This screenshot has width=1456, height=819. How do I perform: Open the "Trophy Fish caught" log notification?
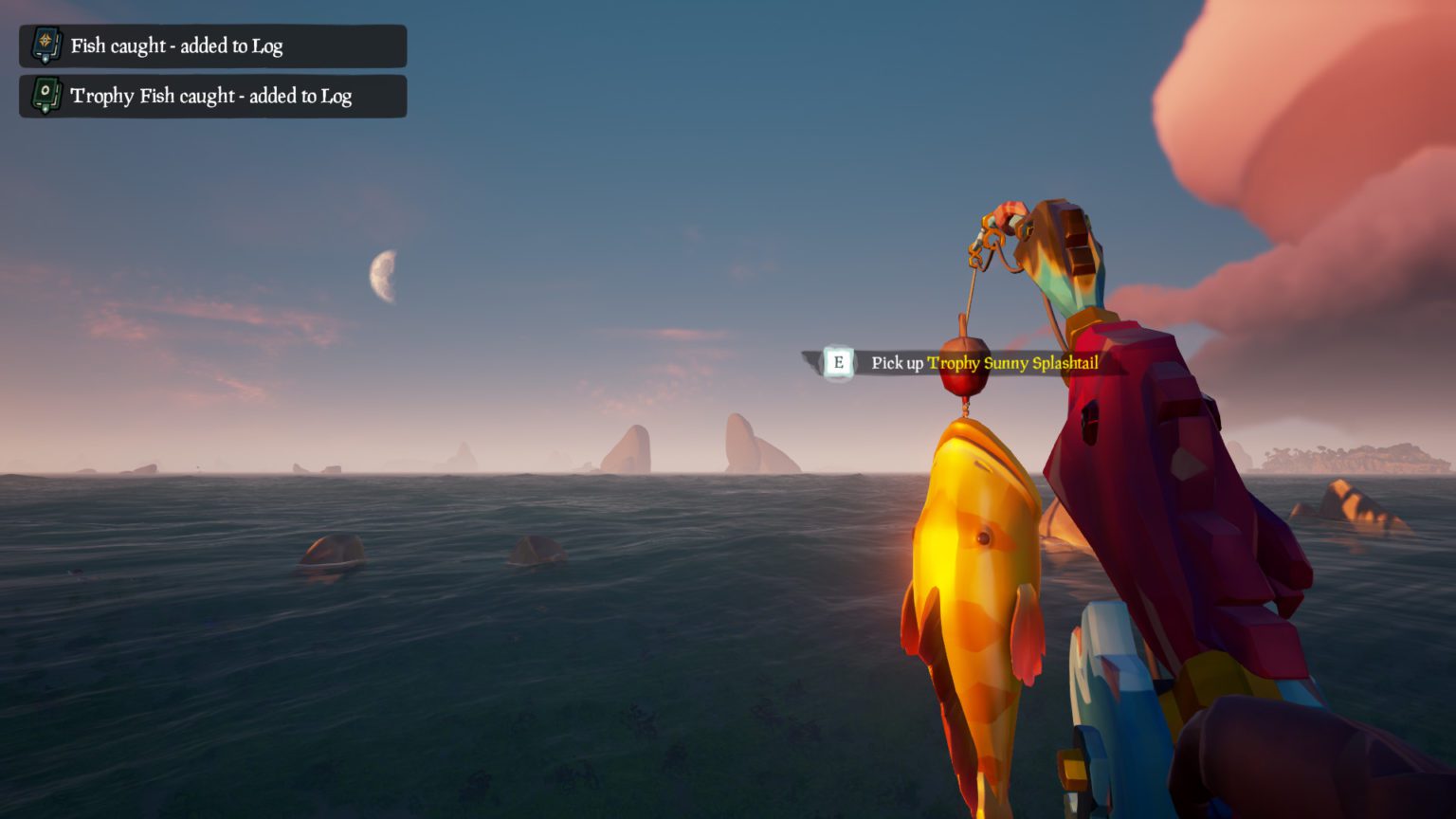coord(212,96)
